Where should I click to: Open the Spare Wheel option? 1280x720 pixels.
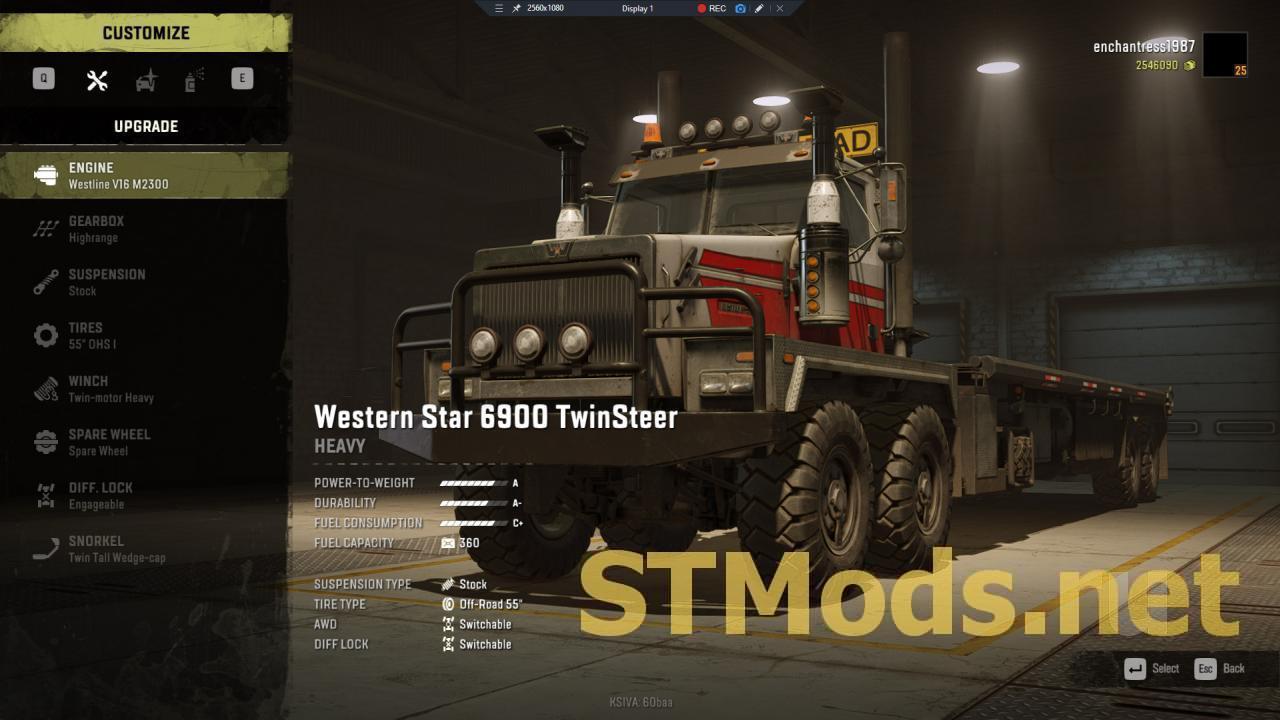click(145, 442)
